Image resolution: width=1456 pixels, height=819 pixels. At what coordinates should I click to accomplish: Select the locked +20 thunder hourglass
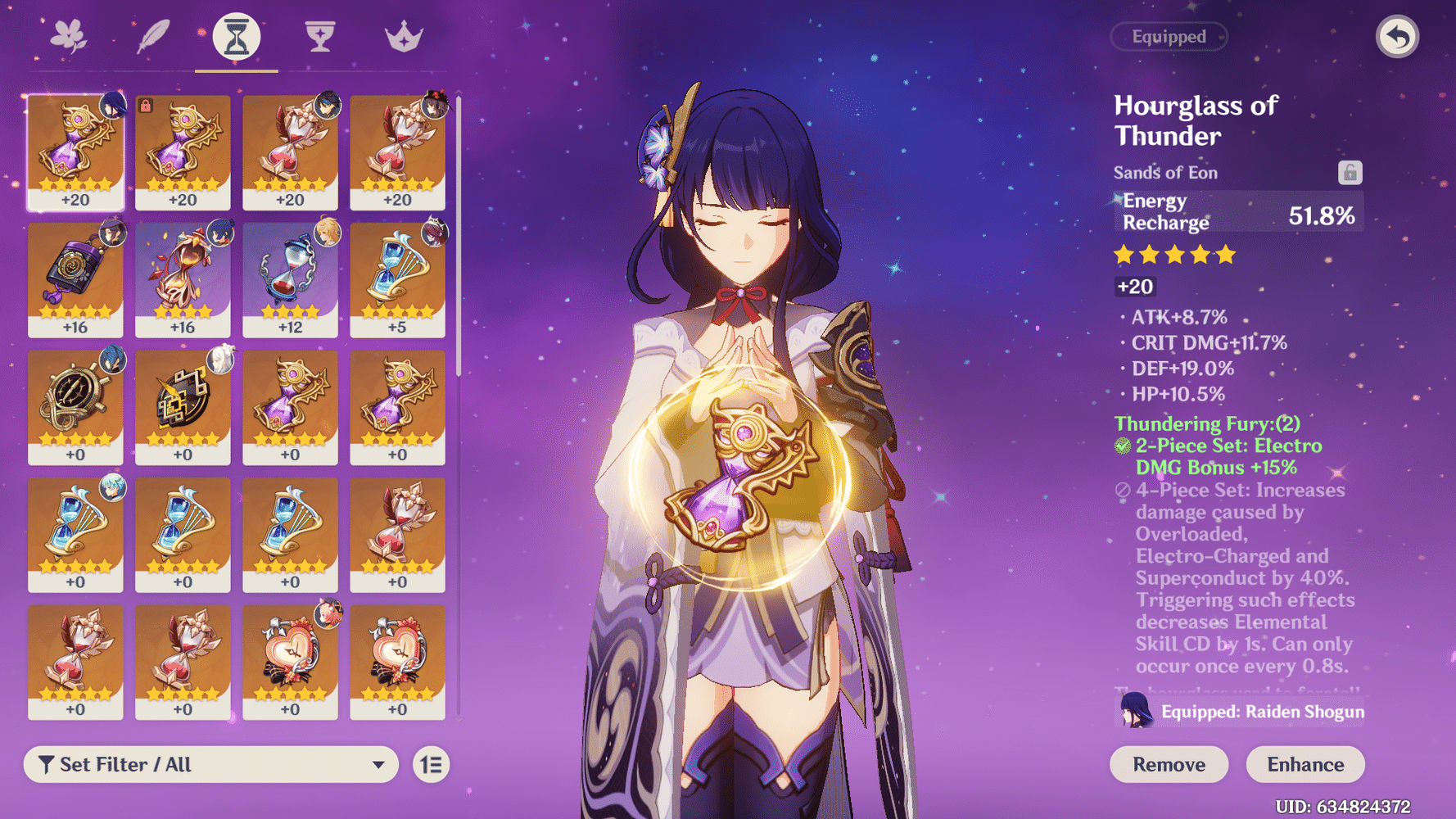[183, 152]
